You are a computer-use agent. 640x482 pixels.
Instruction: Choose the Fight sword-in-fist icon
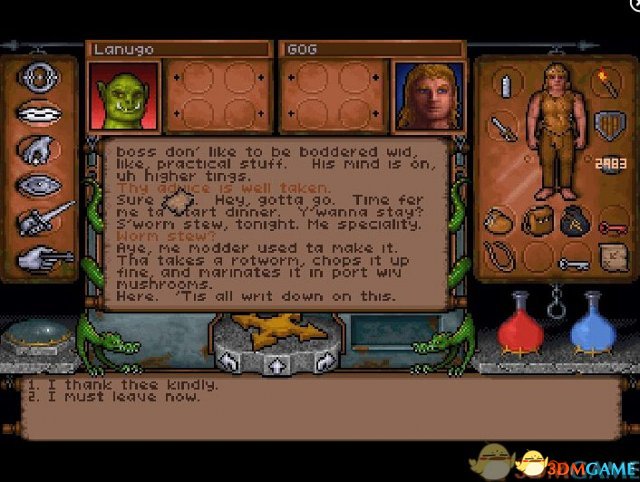[x=42, y=219]
